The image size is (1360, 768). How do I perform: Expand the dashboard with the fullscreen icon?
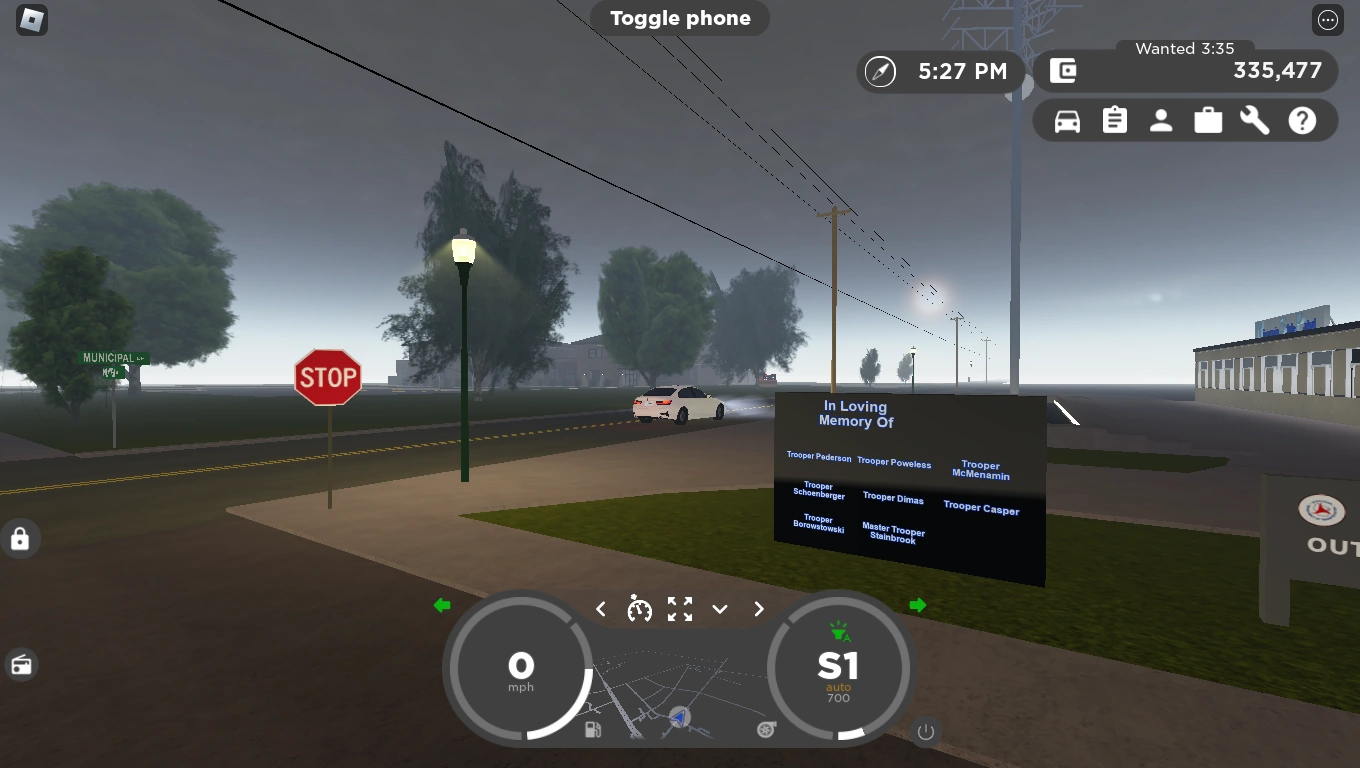[x=679, y=608]
